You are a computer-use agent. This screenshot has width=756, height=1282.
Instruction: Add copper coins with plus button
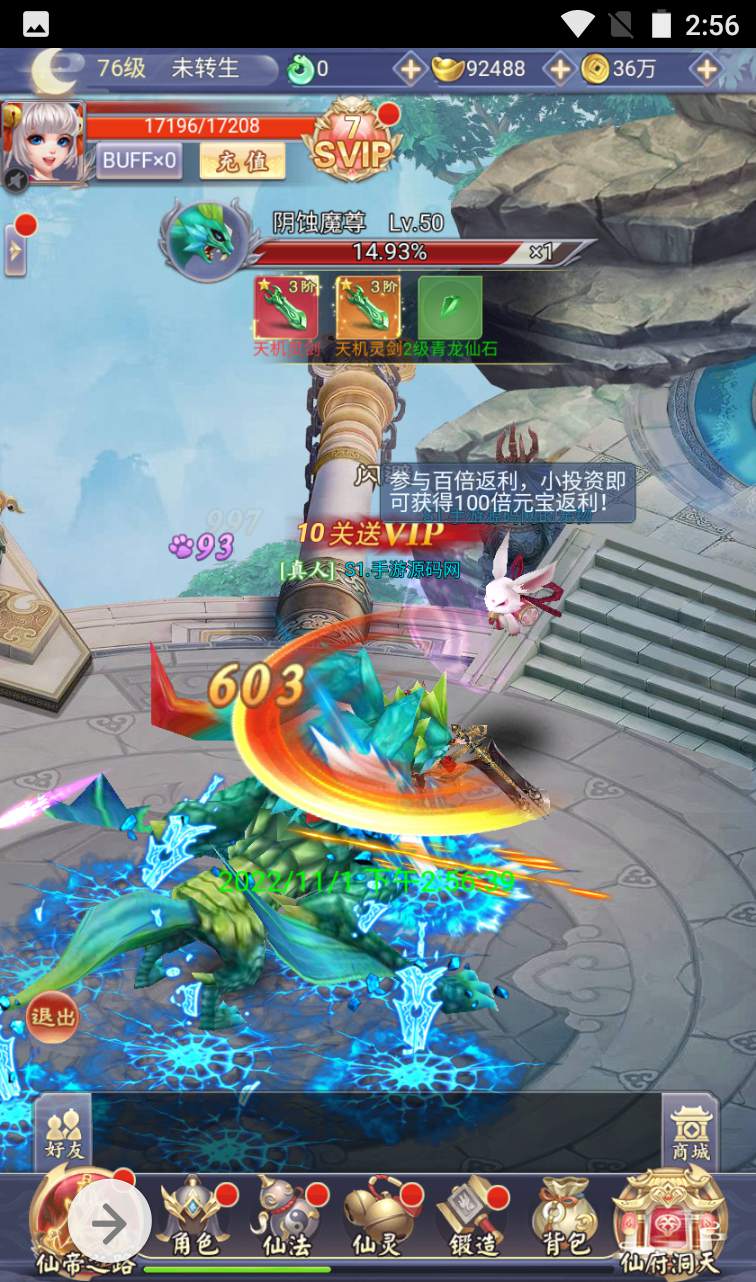tap(707, 69)
